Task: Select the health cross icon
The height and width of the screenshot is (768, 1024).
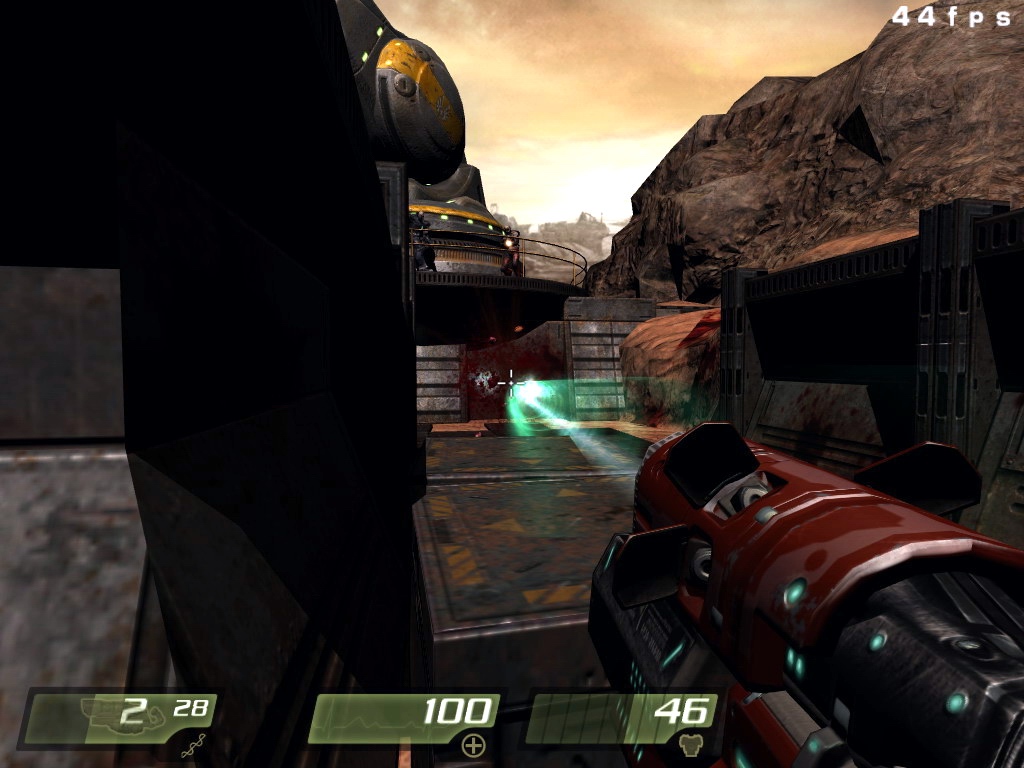Action: pos(472,745)
